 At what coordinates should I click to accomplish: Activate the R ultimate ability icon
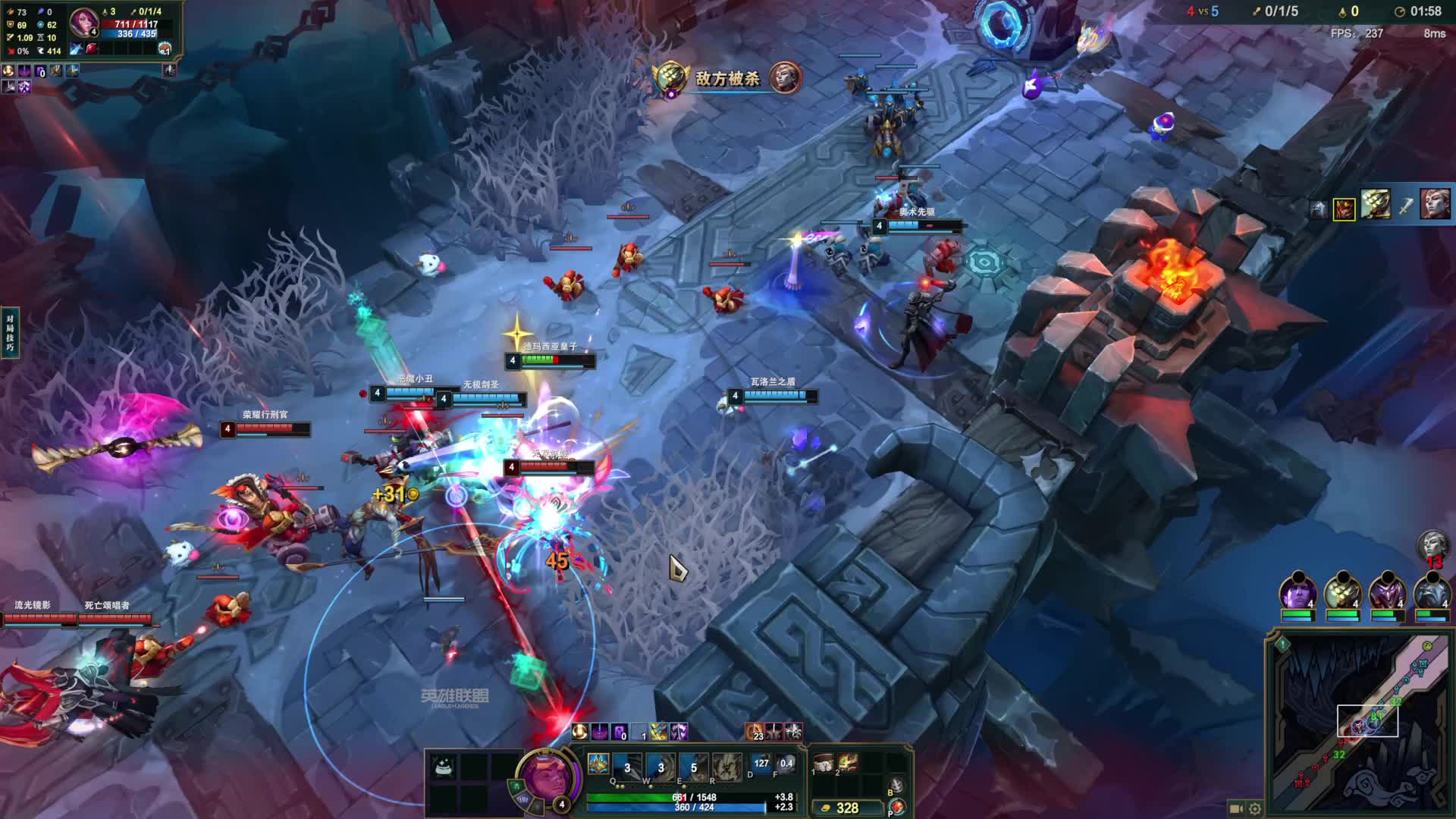tap(726, 767)
